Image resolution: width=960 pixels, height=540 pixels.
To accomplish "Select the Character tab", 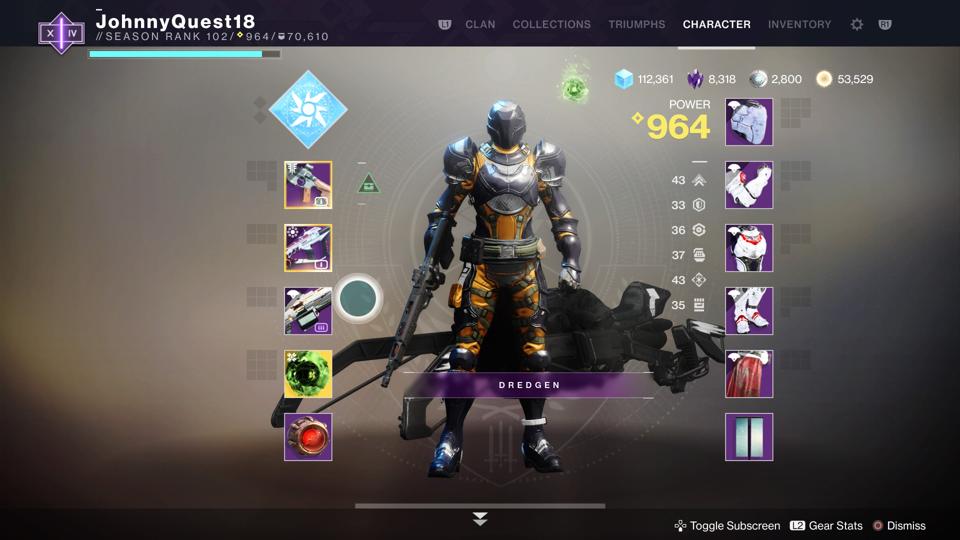I will tap(716, 24).
